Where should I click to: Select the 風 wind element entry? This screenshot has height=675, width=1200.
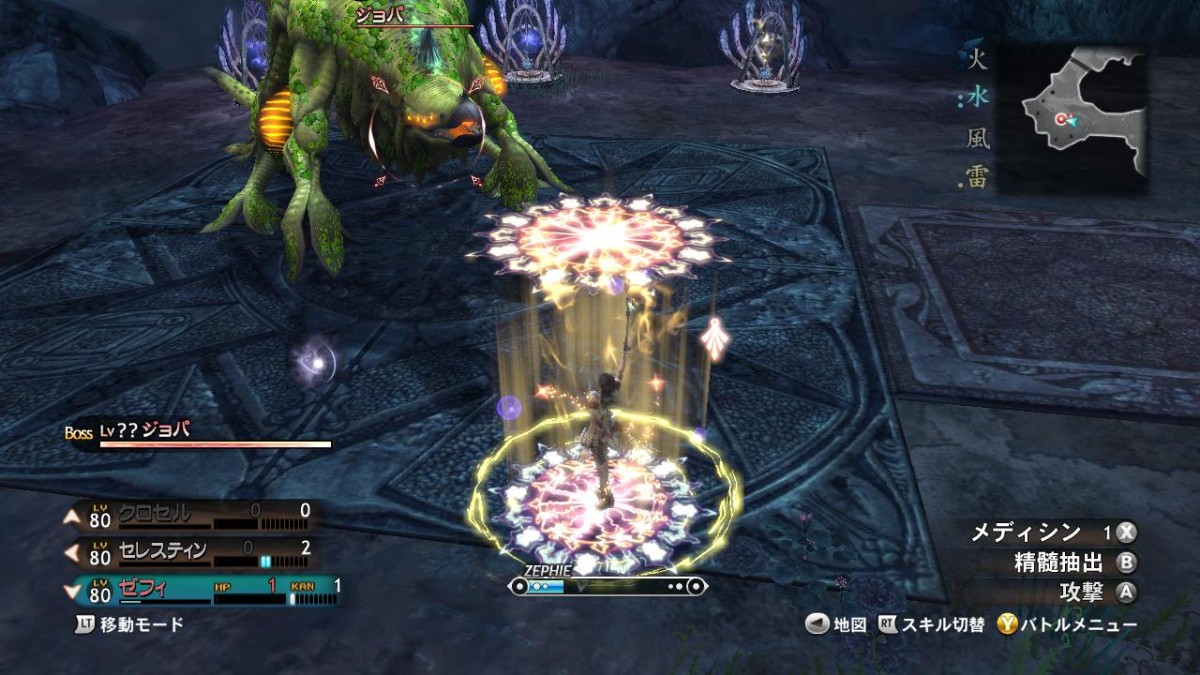pyautogui.click(x=977, y=138)
